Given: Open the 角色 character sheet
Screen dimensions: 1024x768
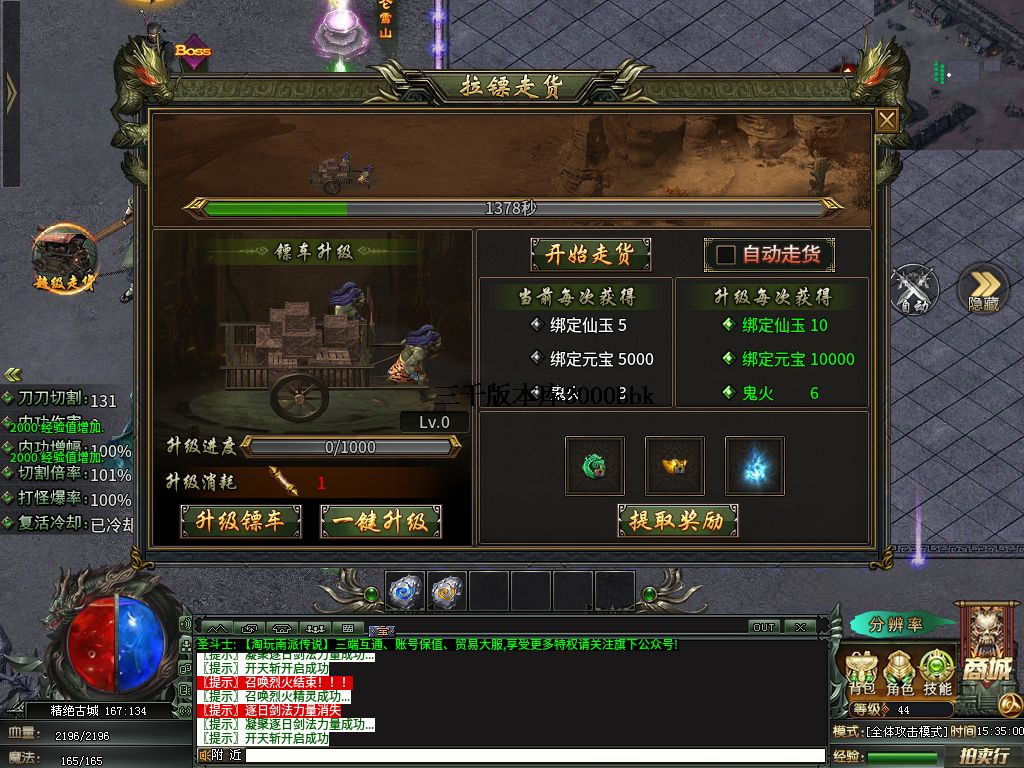Looking at the screenshot, I should click(x=899, y=673).
